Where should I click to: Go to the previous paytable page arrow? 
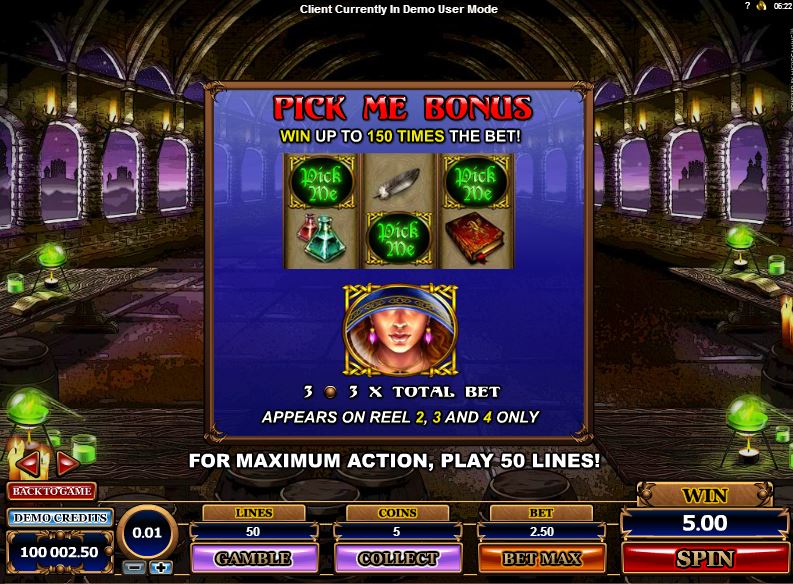point(29,463)
